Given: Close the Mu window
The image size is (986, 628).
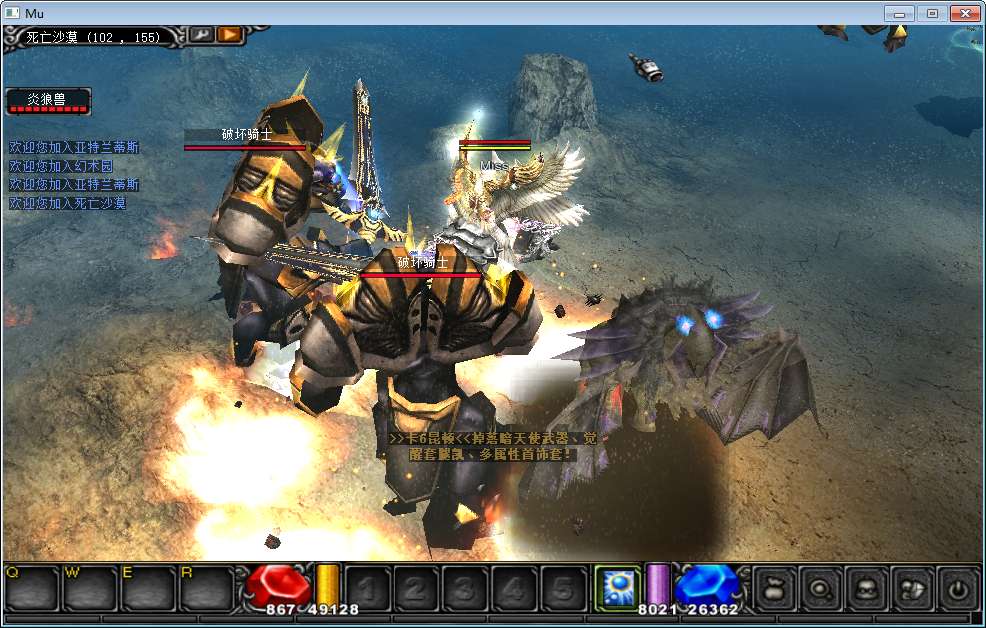Looking at the screenshot, I should click(964, 13).
